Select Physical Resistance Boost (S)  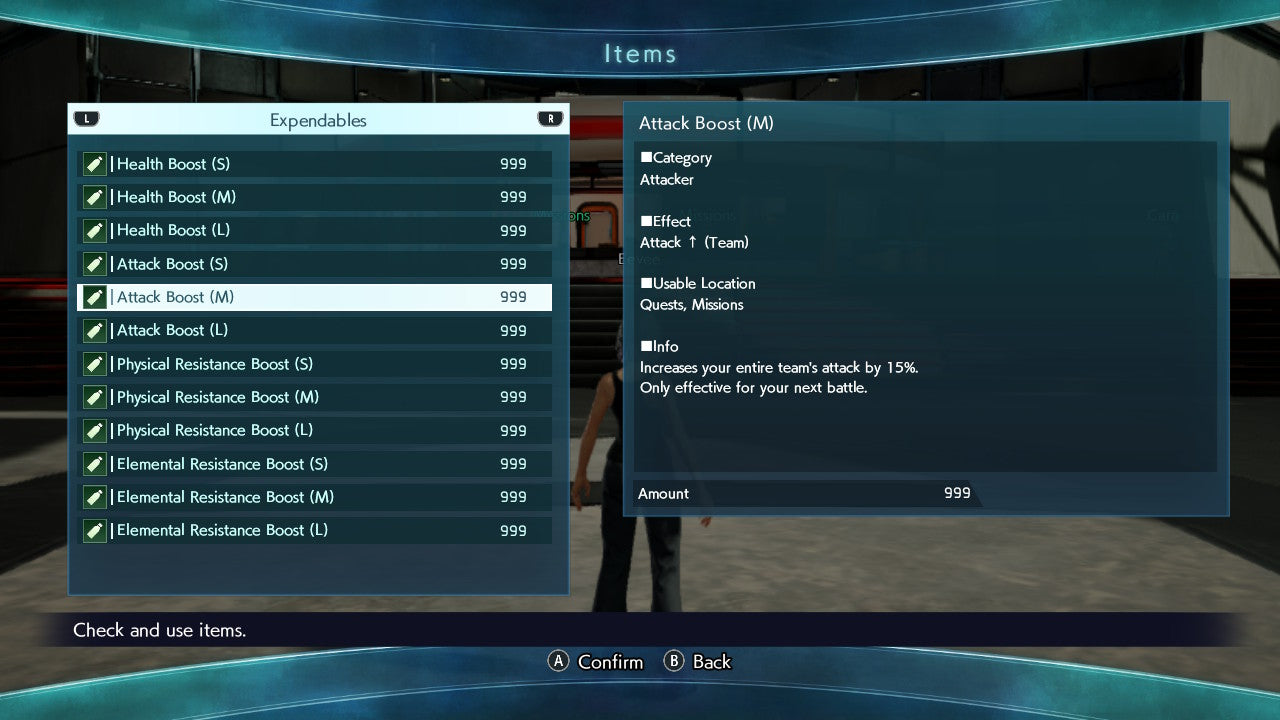(315, 364)
